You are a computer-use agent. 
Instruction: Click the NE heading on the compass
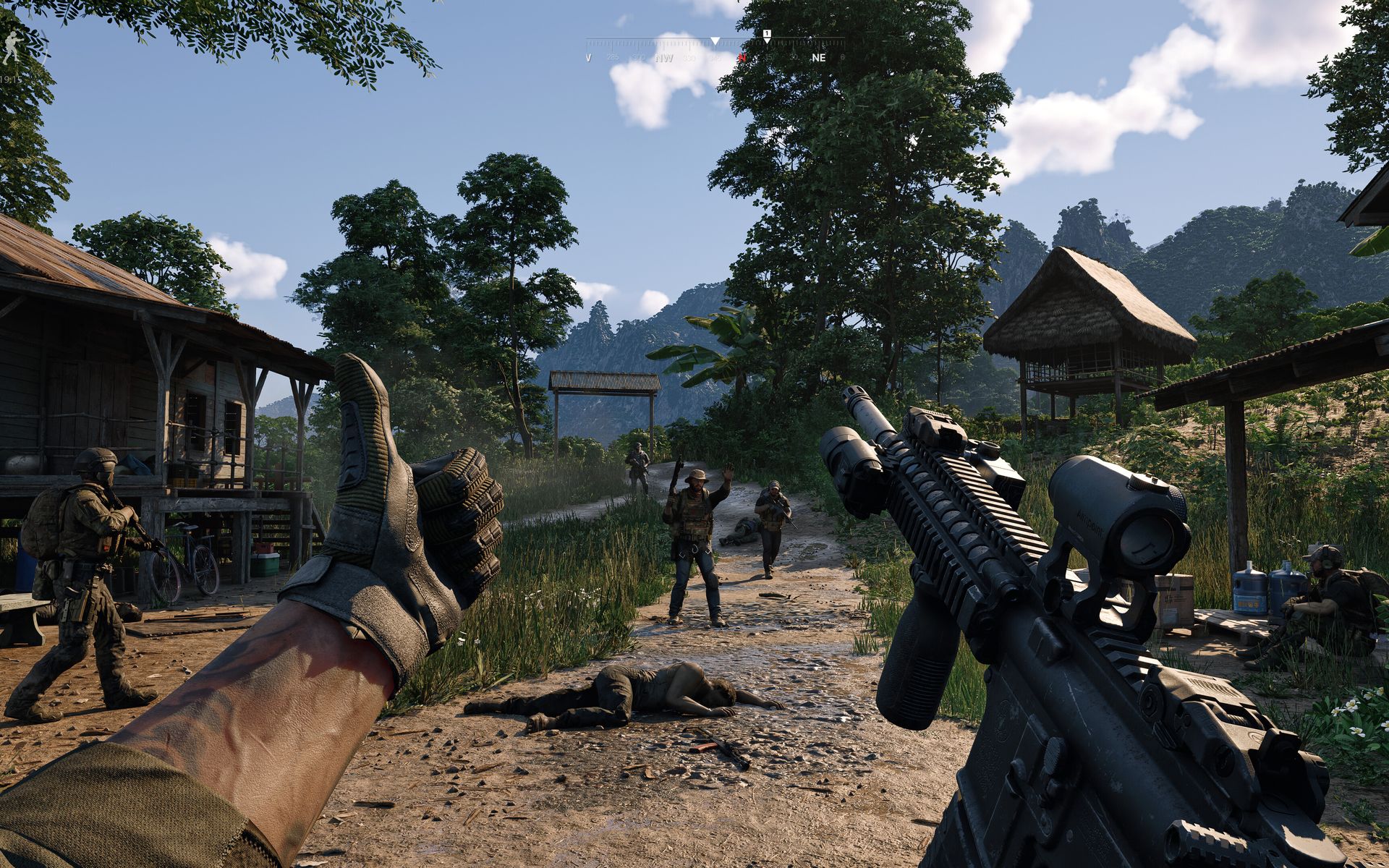point(818,58)
